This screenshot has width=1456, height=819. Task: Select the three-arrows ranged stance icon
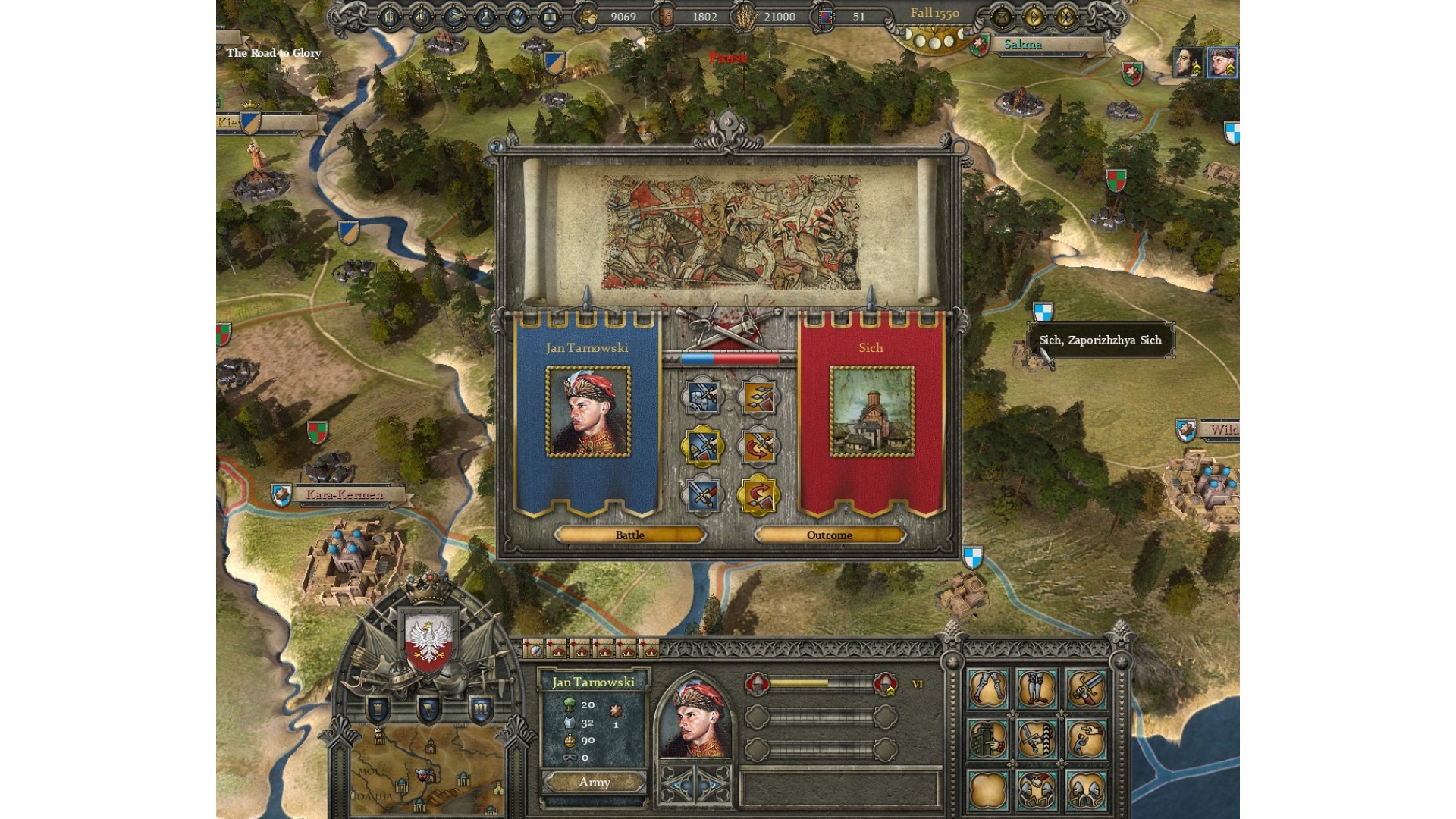pyautogui.click(x=758, y=397)
